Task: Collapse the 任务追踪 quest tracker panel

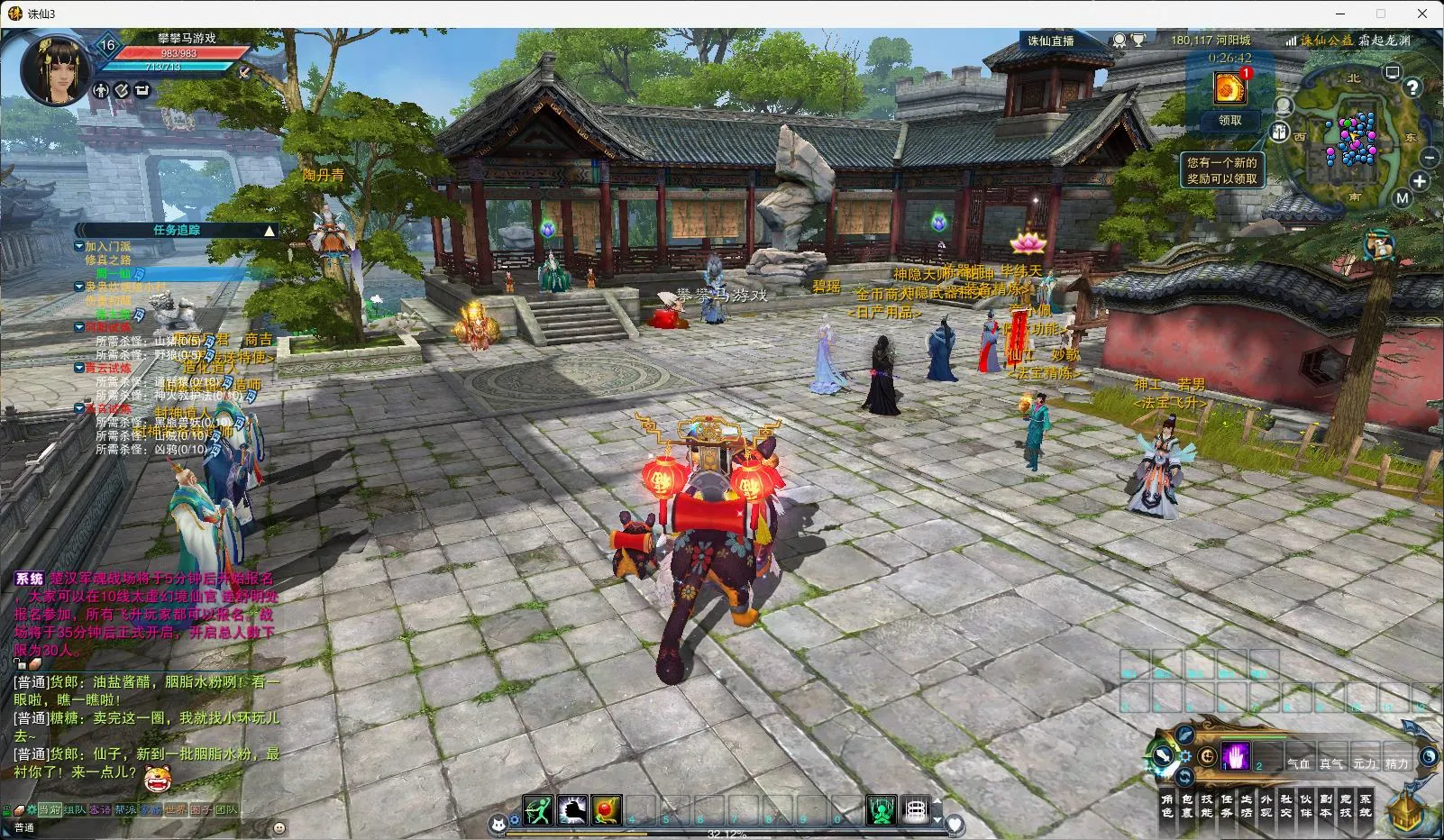Action: point(269,231)
